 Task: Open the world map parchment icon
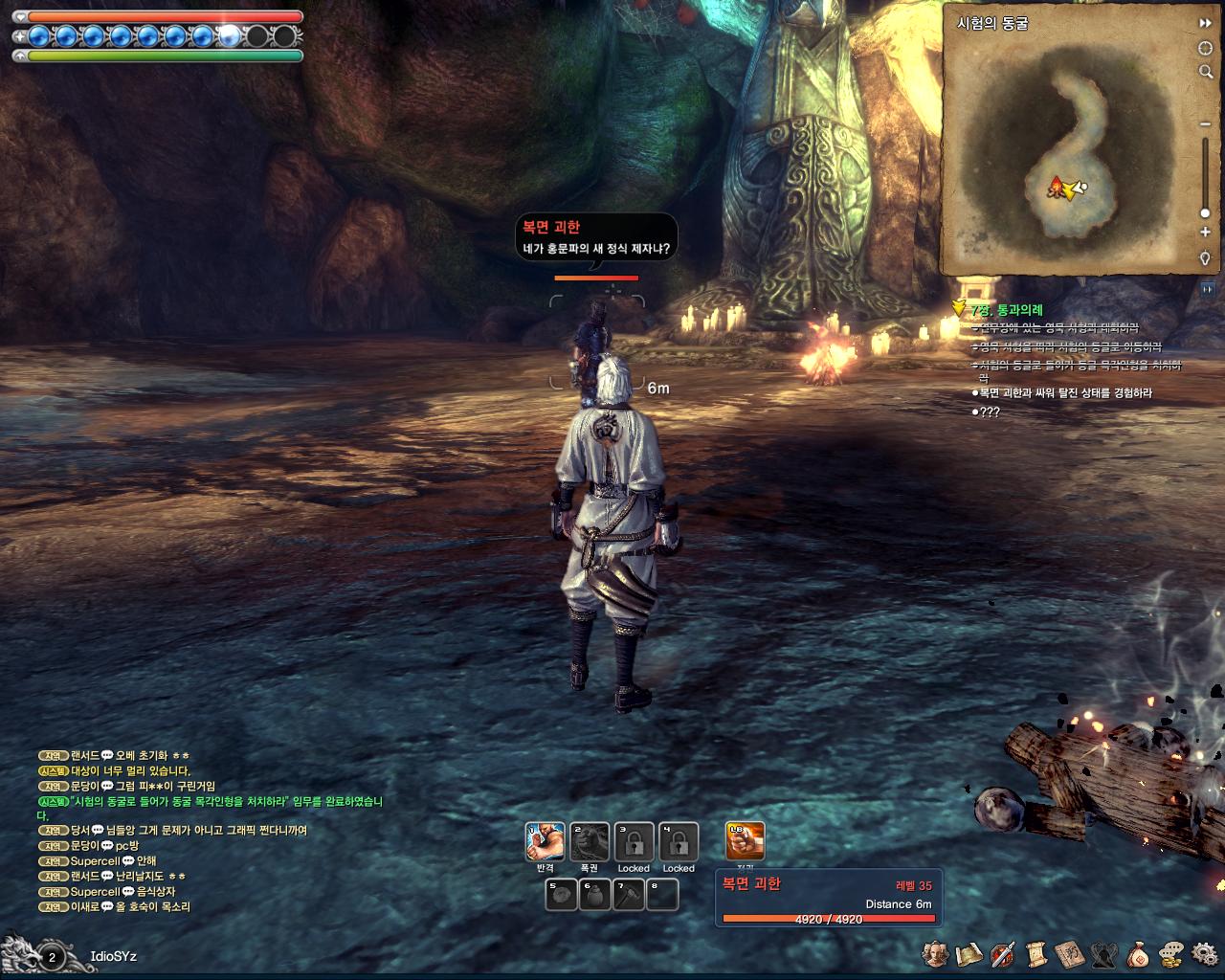coord(969,954)
